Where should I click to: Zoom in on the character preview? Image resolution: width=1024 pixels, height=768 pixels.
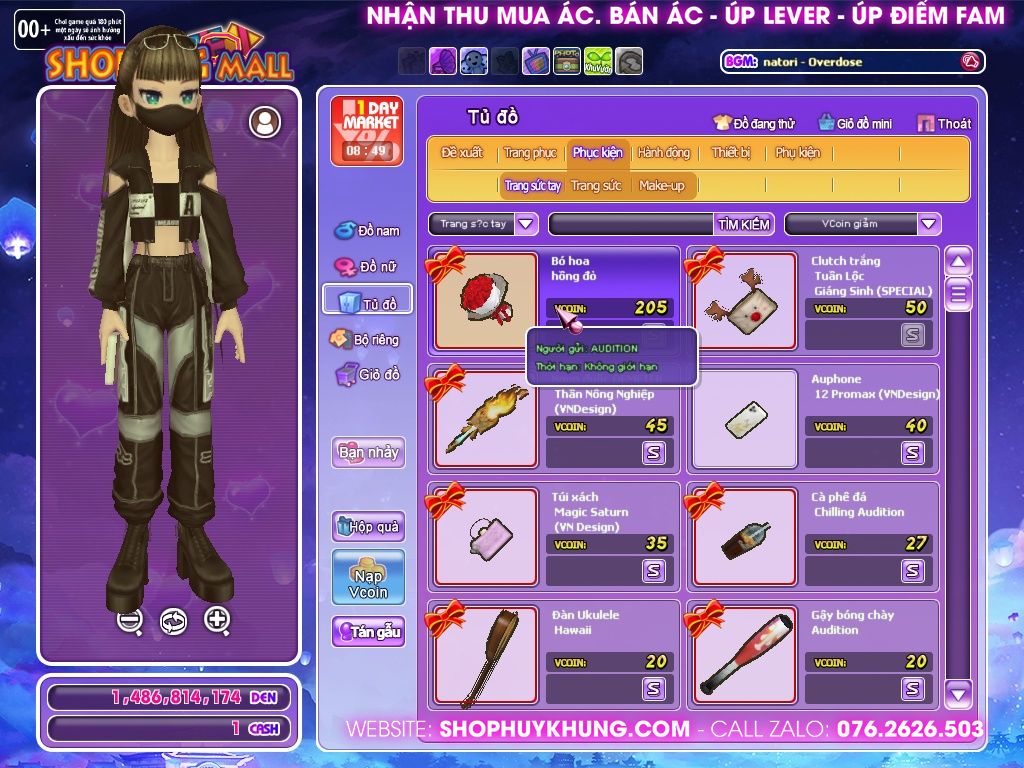click(217, 620)
